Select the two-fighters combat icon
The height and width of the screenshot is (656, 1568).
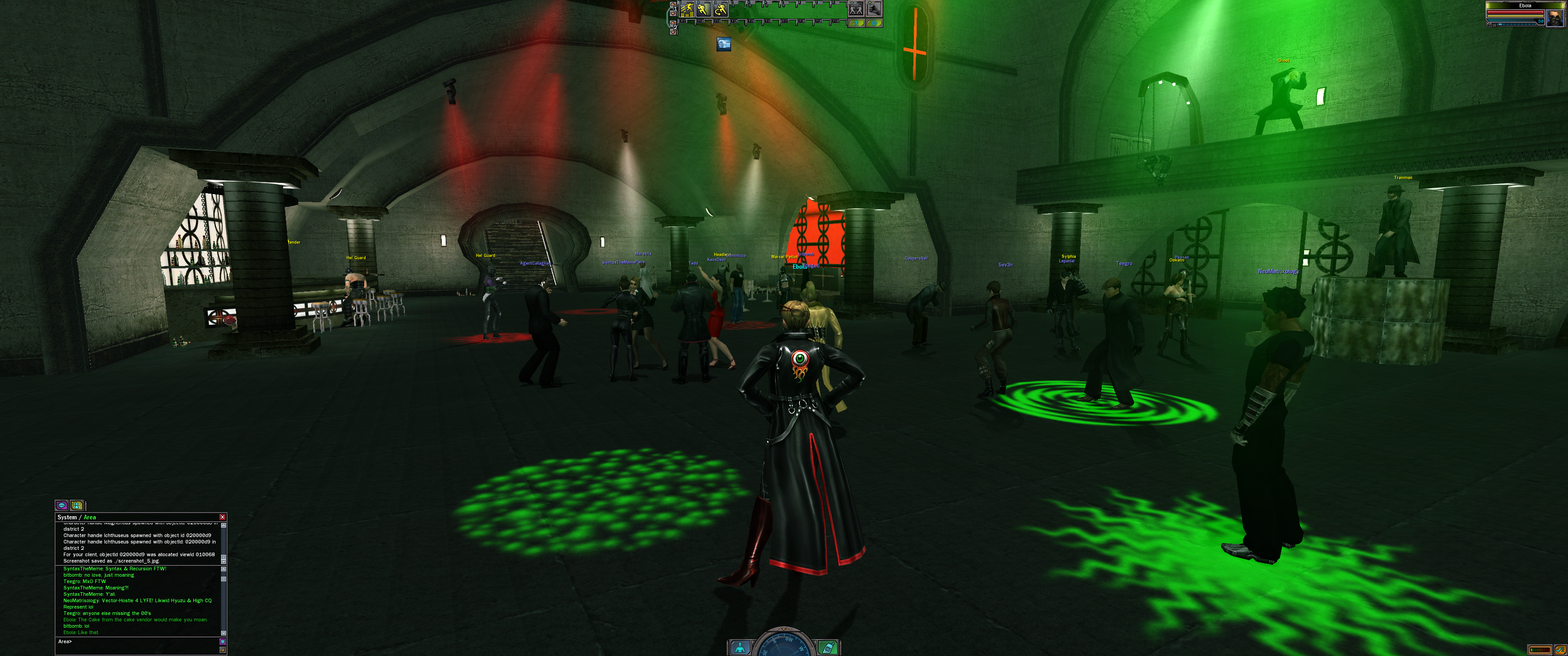tap(856, 9)
